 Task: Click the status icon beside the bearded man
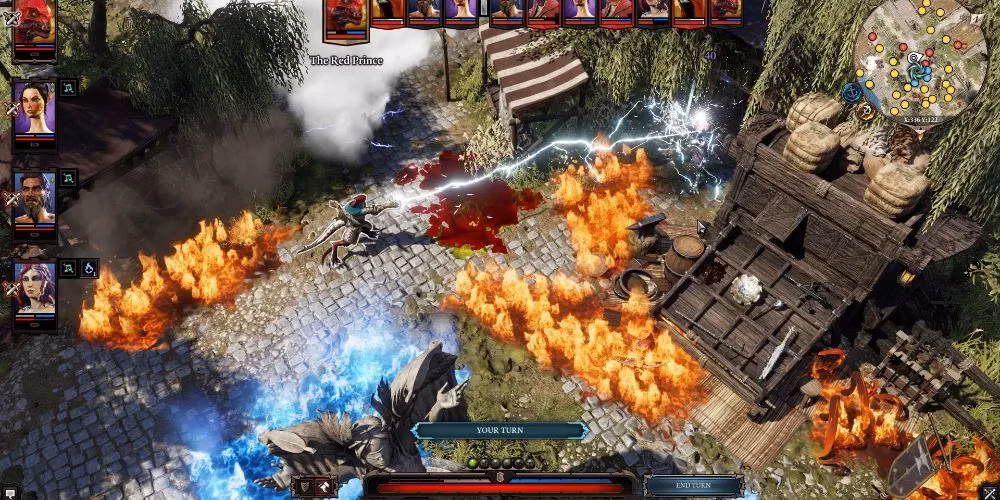point(69,177)
